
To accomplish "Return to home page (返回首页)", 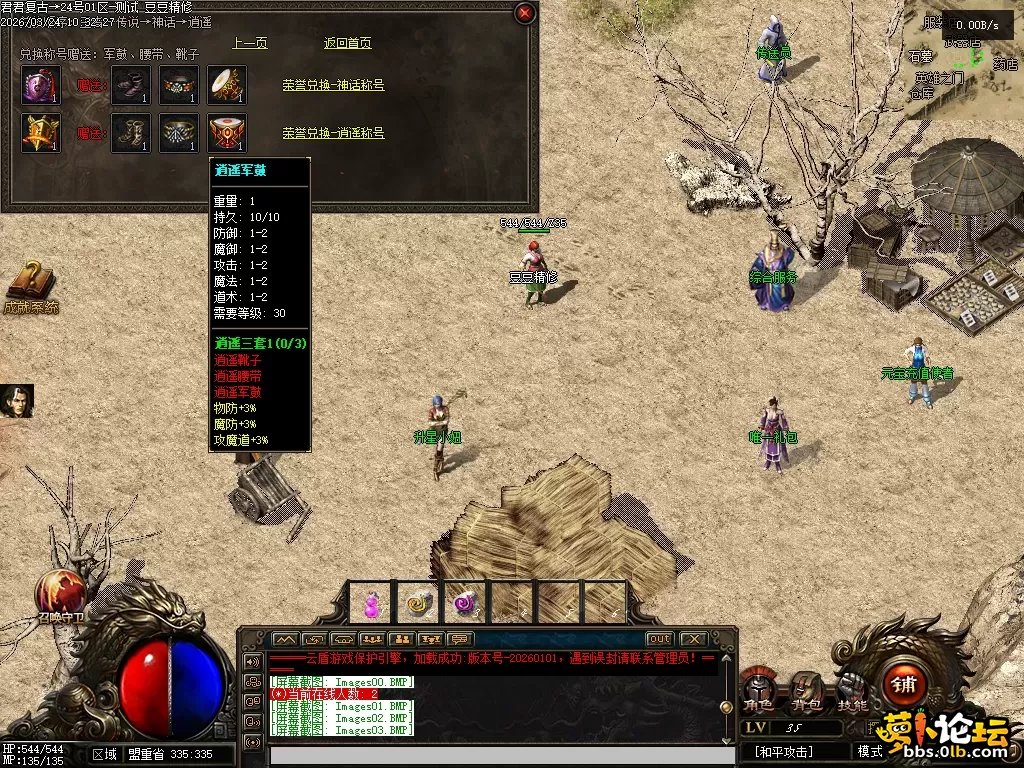I will [348, 43].
